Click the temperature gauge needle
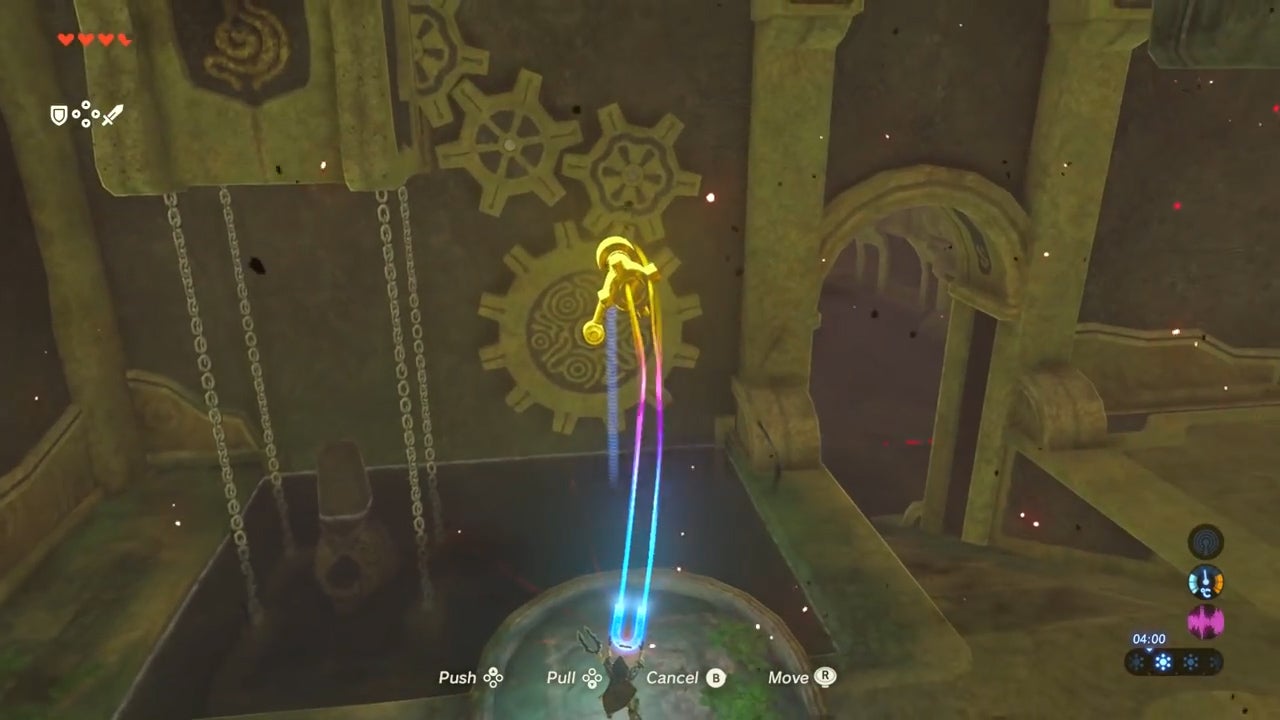The width and height of the screenshot is (1280, 720). point(1205,576)
